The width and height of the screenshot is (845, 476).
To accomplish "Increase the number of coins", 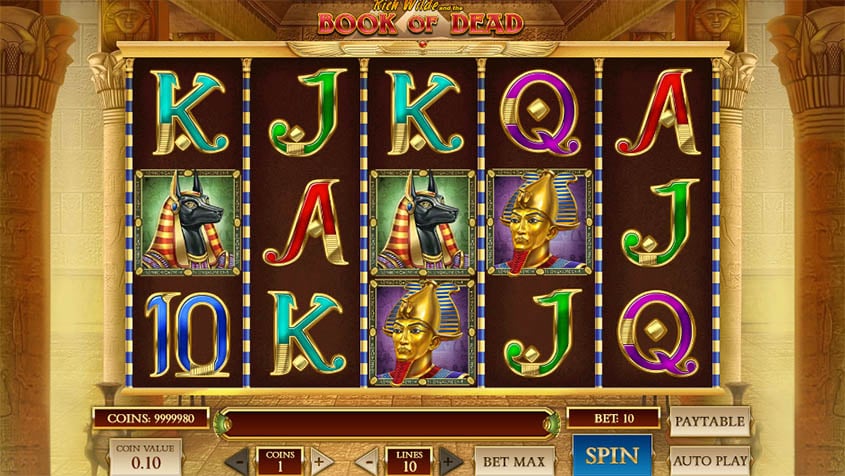I will [x=319, y=463].
